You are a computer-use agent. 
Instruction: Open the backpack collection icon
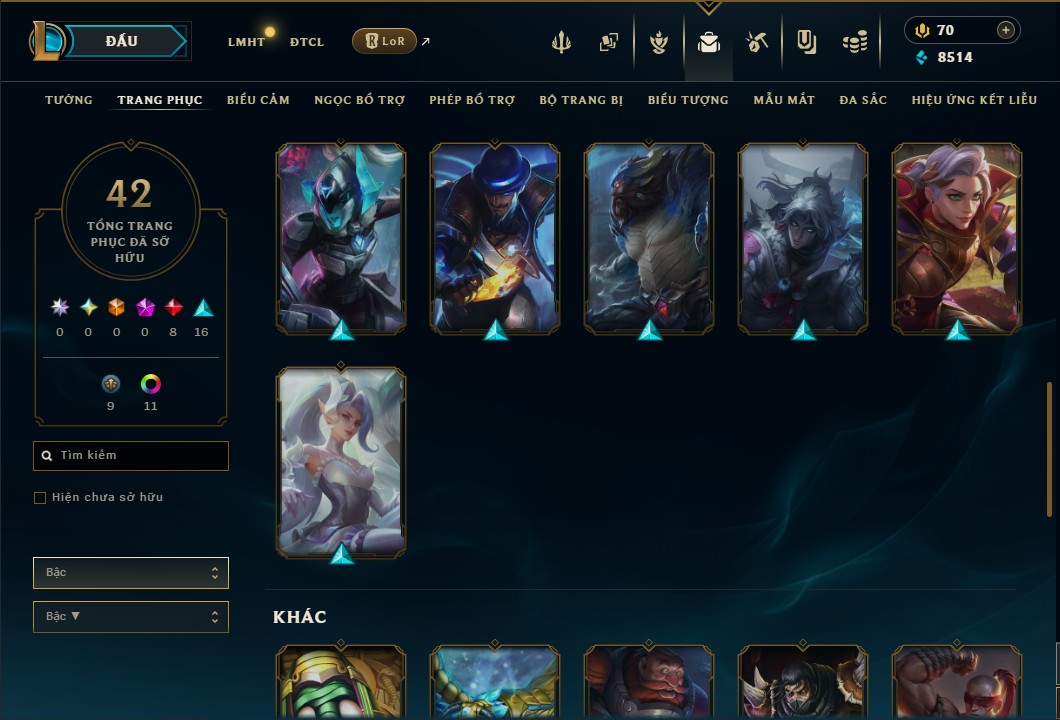click(x=709, y=42)
